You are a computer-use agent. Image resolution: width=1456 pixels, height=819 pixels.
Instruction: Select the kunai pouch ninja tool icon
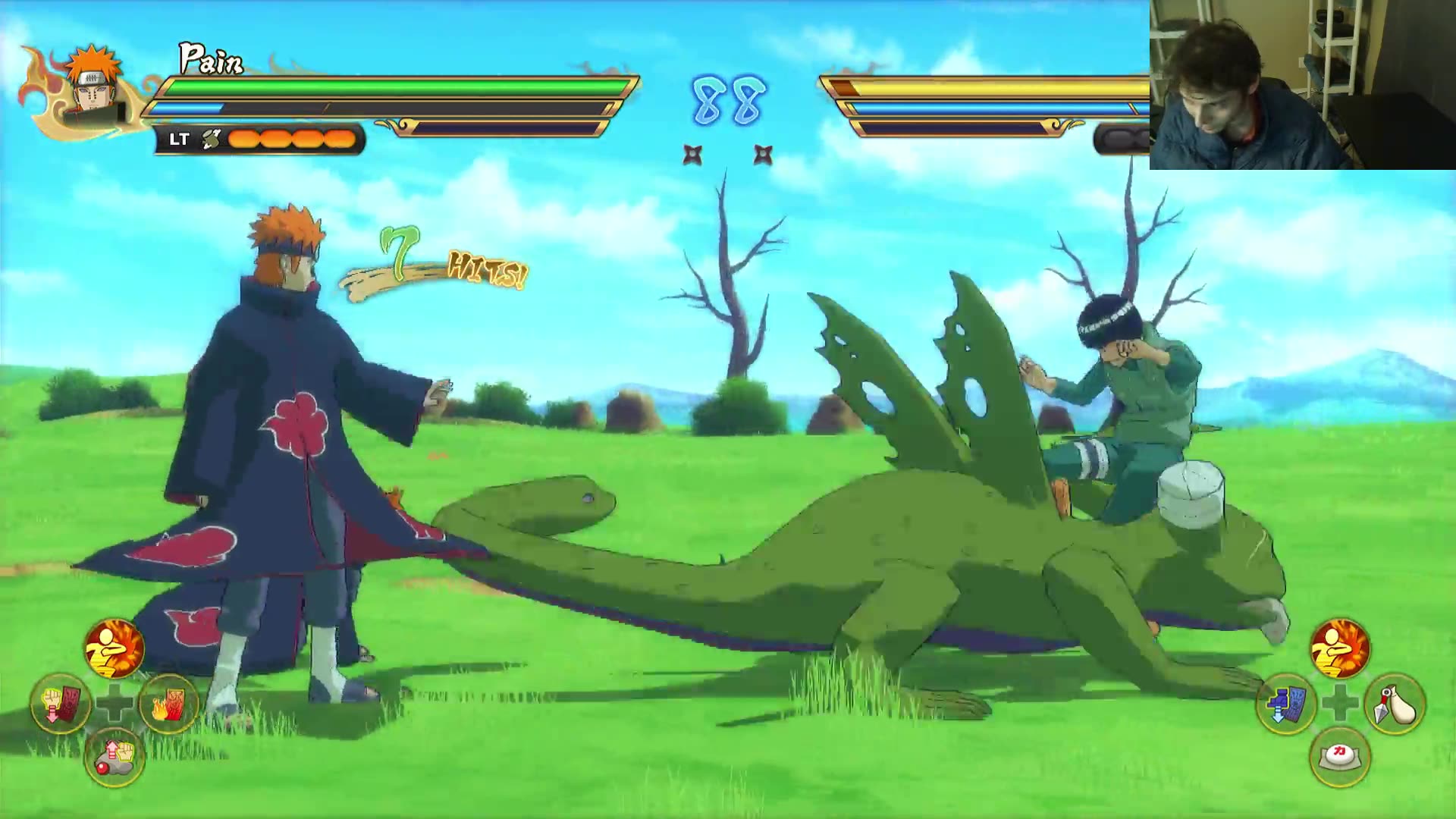pyautogui.click(x=1395, y=704)
